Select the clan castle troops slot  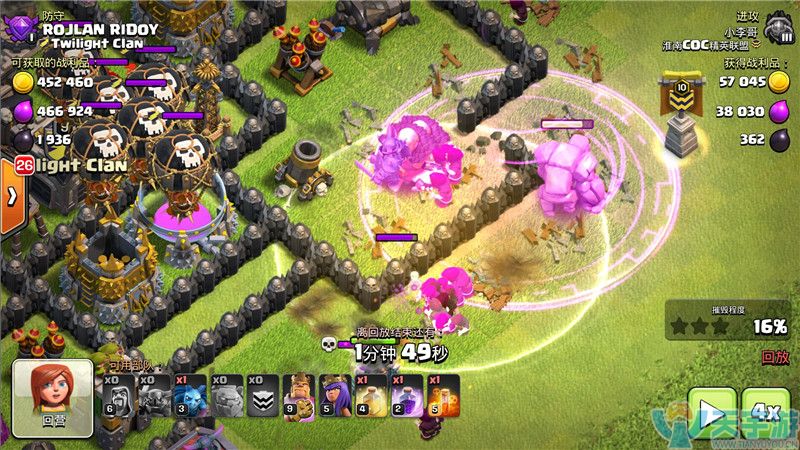click(261, 397)
